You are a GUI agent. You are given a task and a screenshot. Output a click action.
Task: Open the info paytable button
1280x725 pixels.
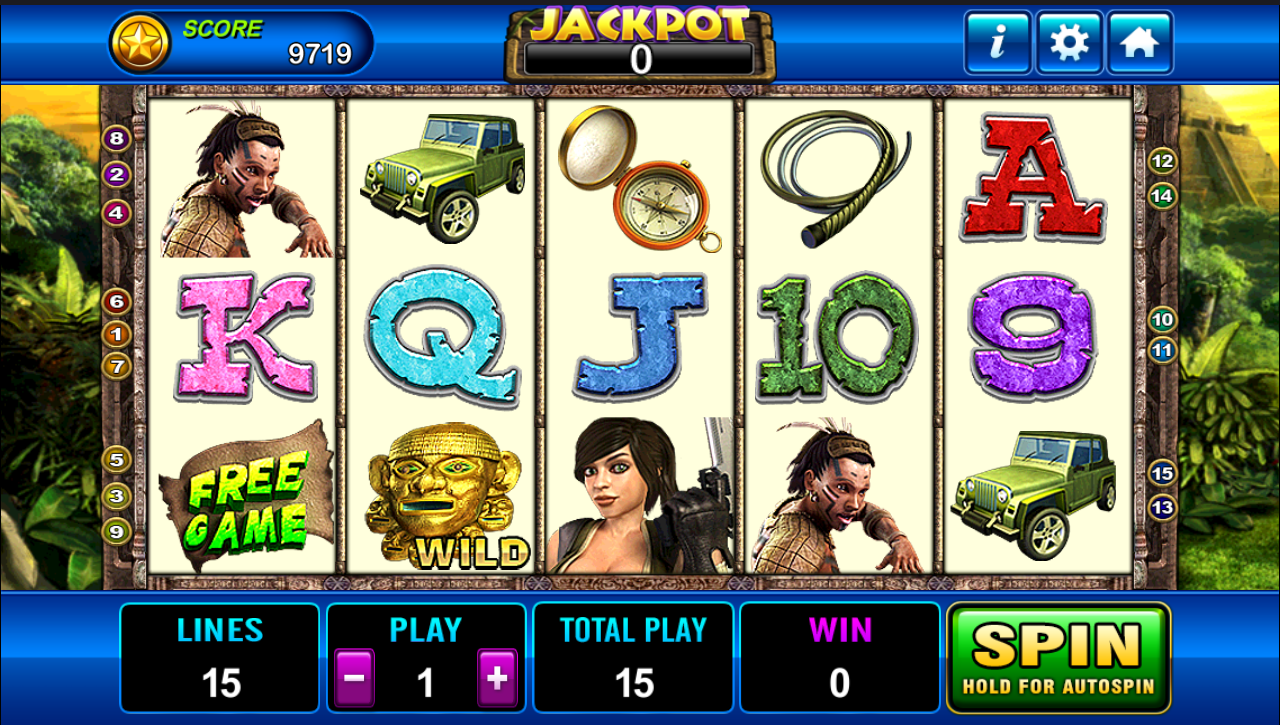click(997, 43)
